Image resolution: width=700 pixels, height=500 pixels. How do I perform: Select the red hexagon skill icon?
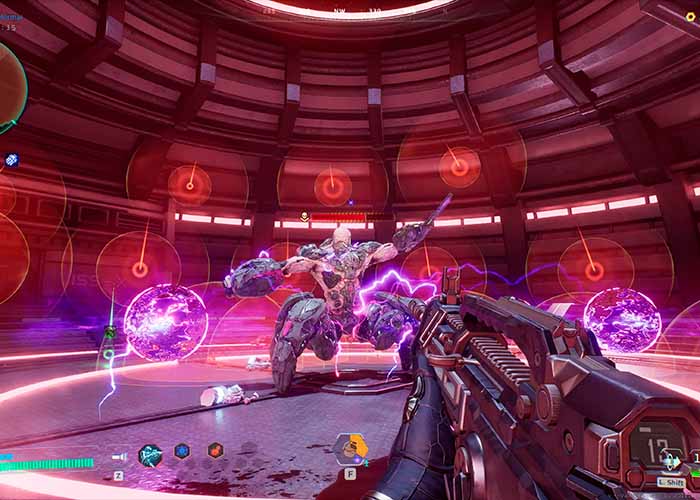point(215,451)
